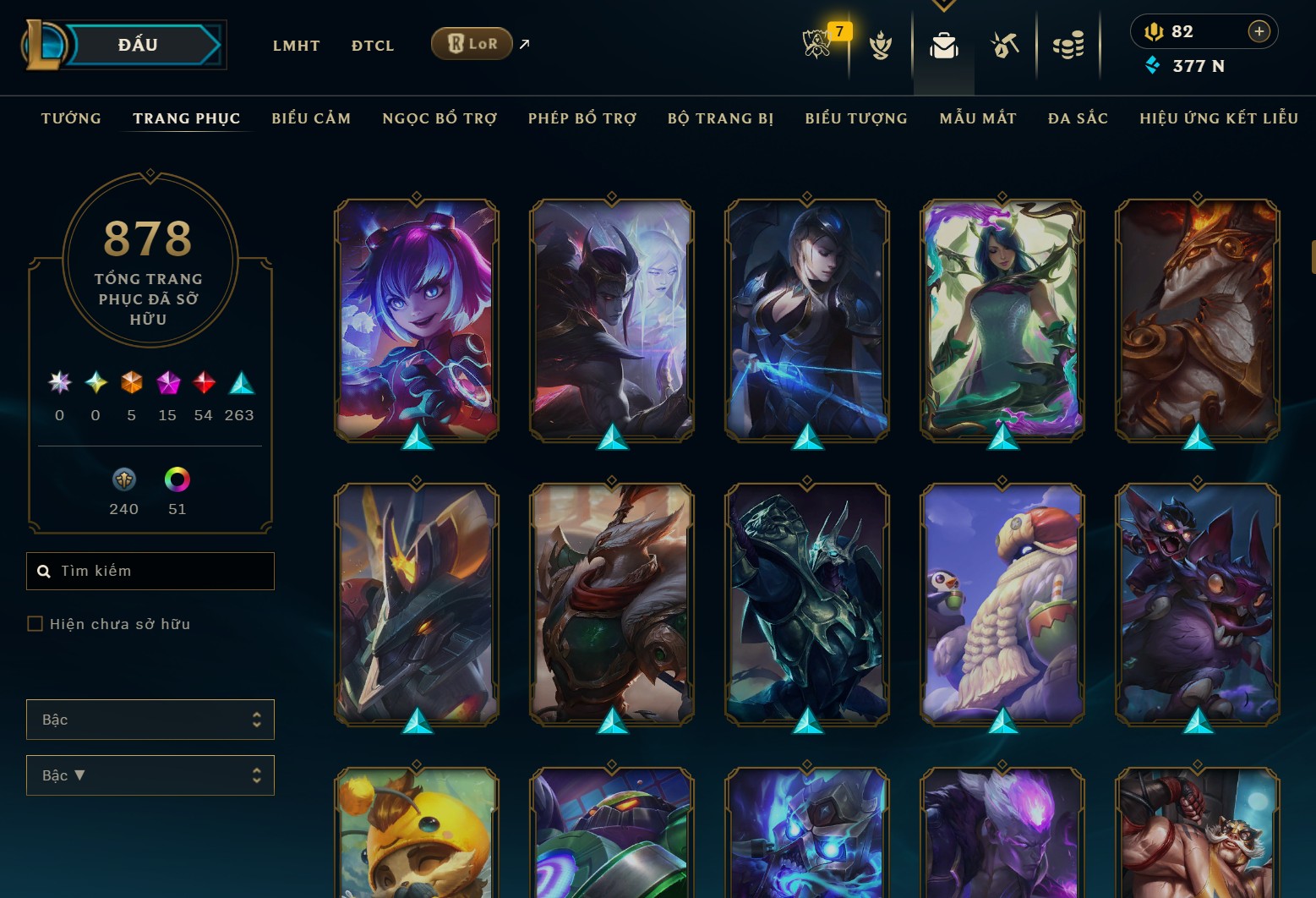Select ĐTCL in the top menu
The image size is (1316, 898).
coord(372,46)
